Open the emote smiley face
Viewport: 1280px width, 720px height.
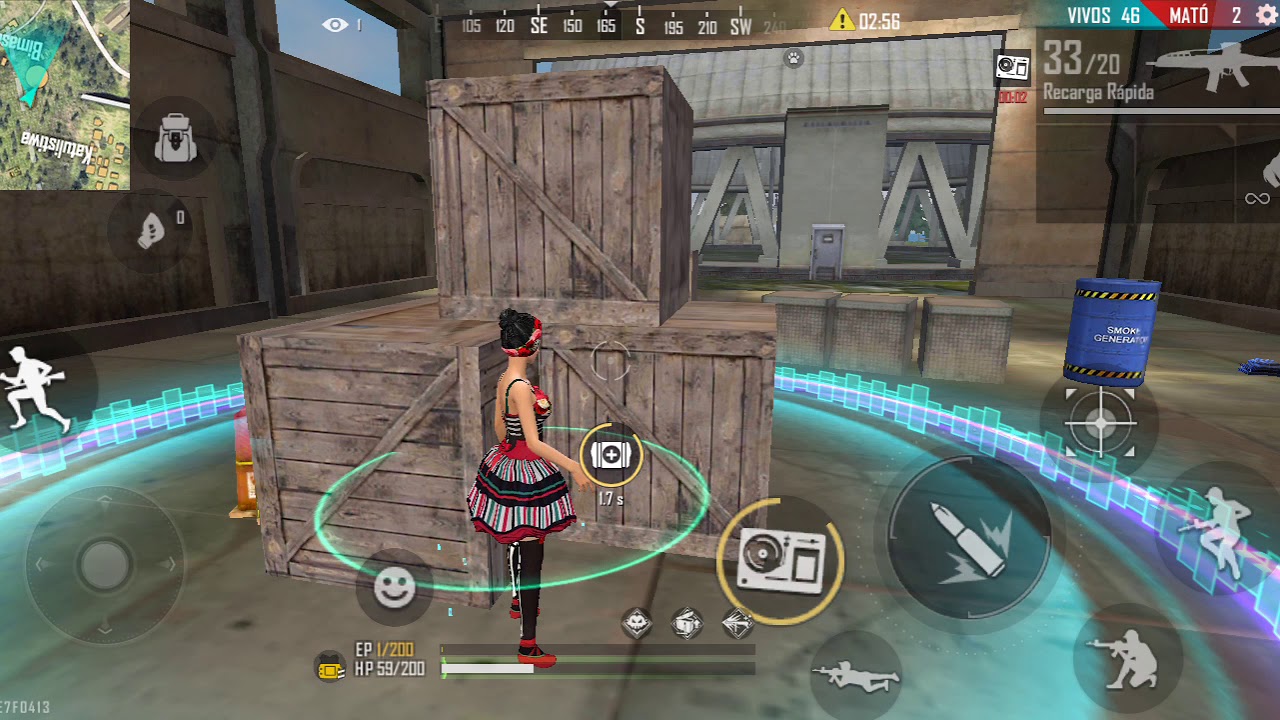pyautogui.click(x=394, y=588)
